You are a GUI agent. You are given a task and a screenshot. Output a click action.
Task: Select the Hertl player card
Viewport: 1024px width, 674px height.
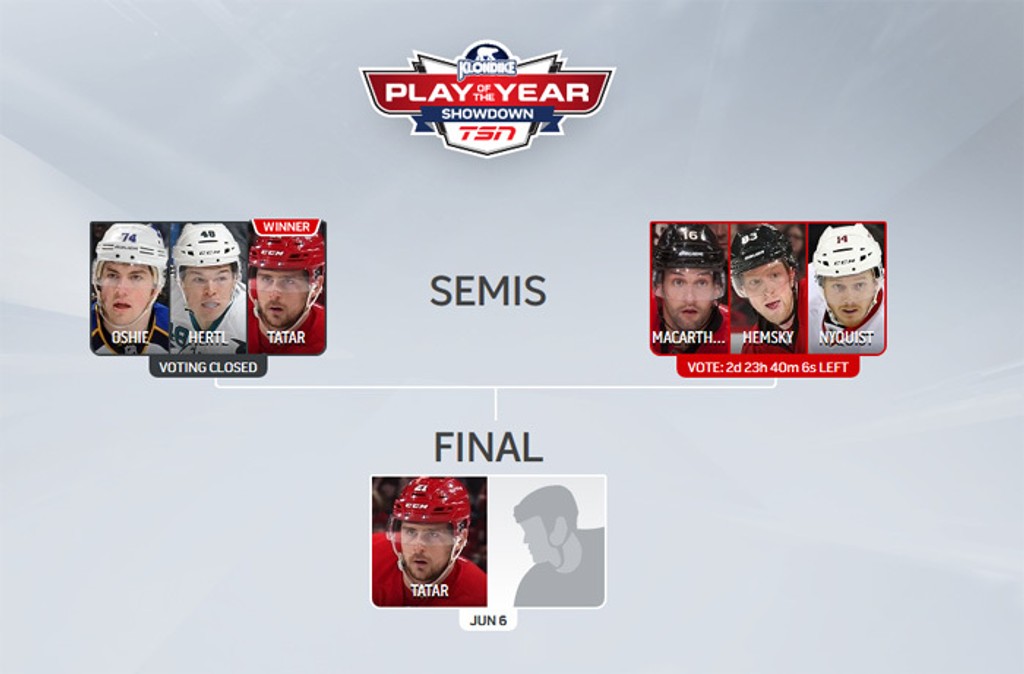pos(208,288)
